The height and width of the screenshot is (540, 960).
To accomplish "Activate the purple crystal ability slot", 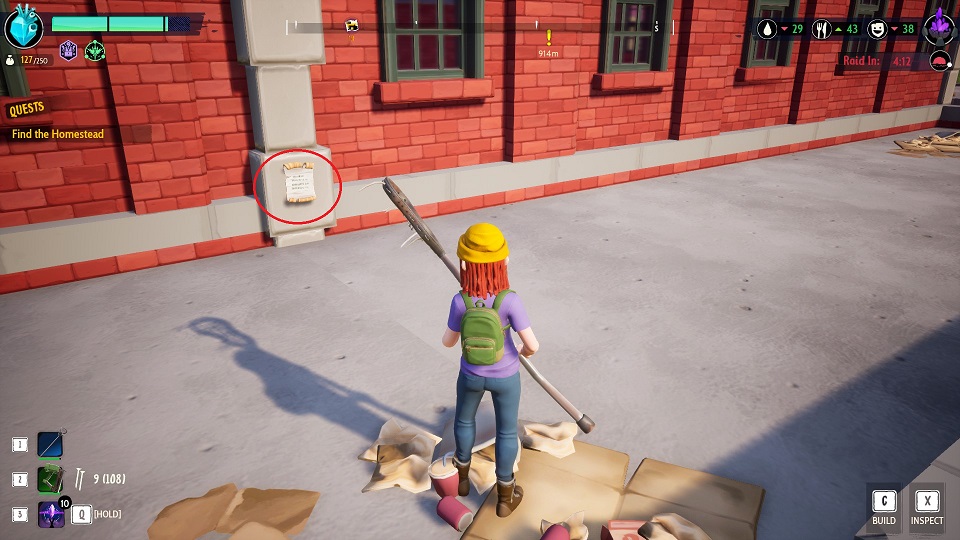I will point(51,514).
